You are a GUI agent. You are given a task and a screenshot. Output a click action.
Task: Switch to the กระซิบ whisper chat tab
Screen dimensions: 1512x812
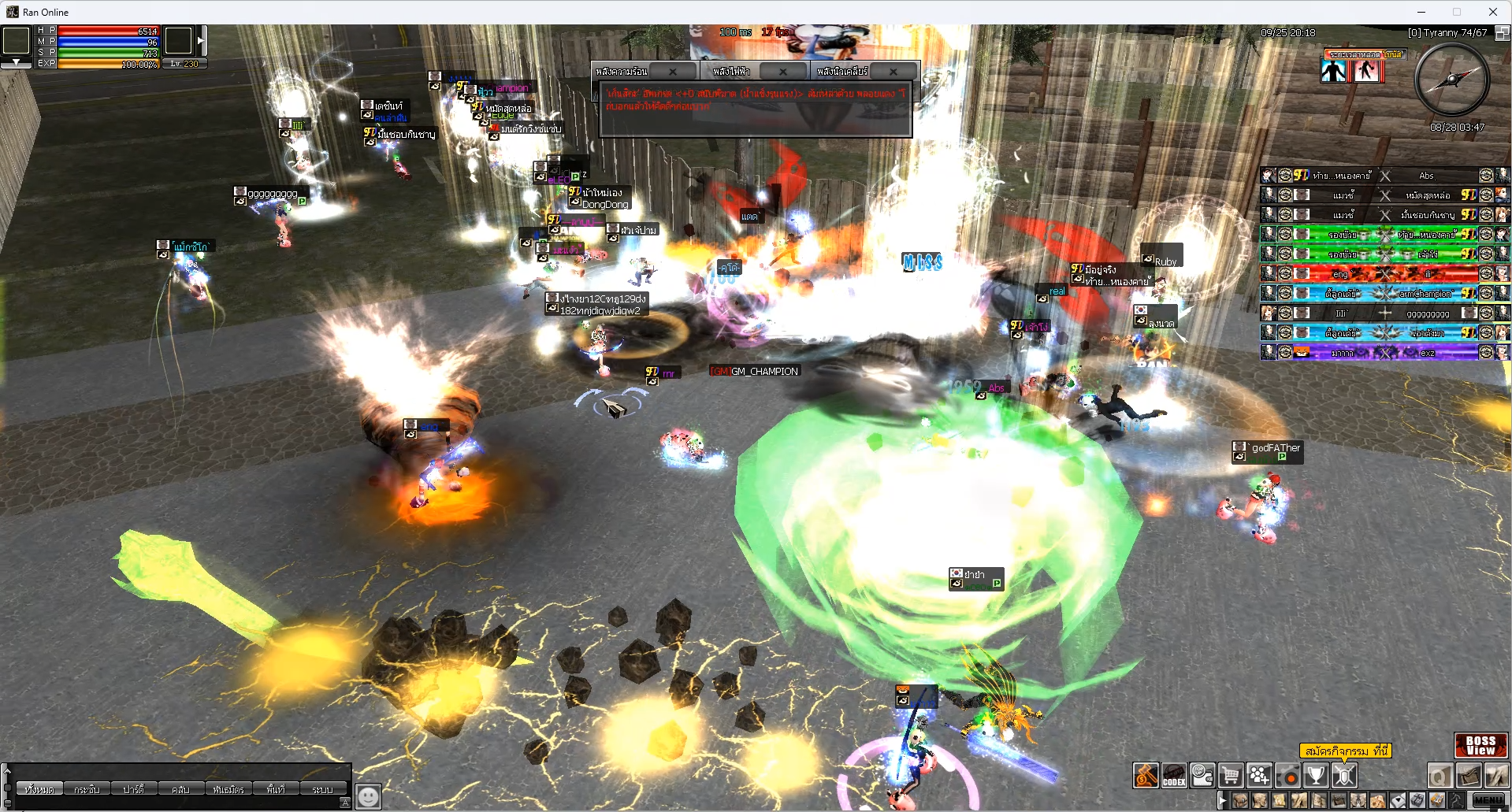(87, 789)
